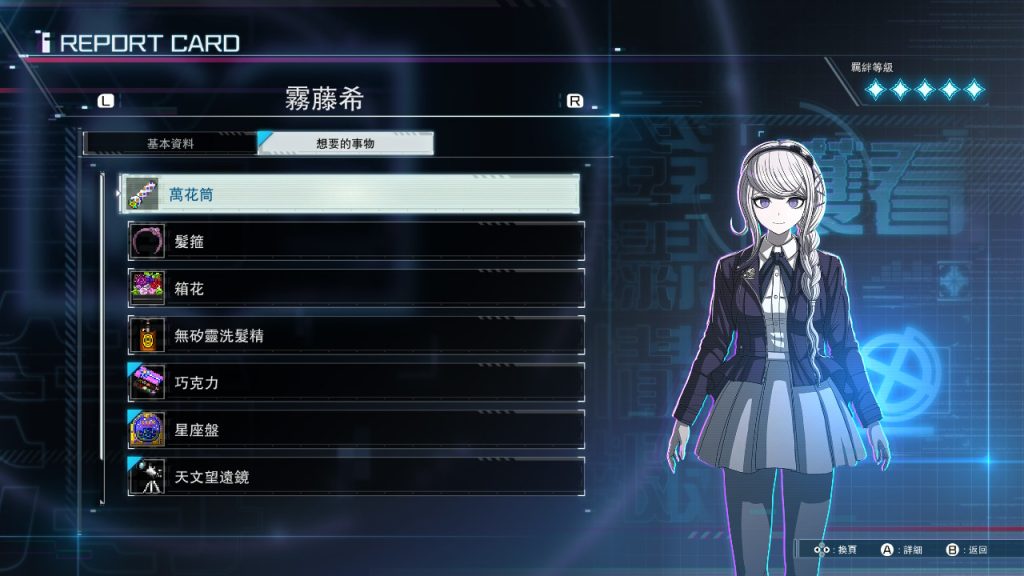Switch to the 基本資料 tab
Viewport: 1024px width, 576px height.
(x=170, y=143)
